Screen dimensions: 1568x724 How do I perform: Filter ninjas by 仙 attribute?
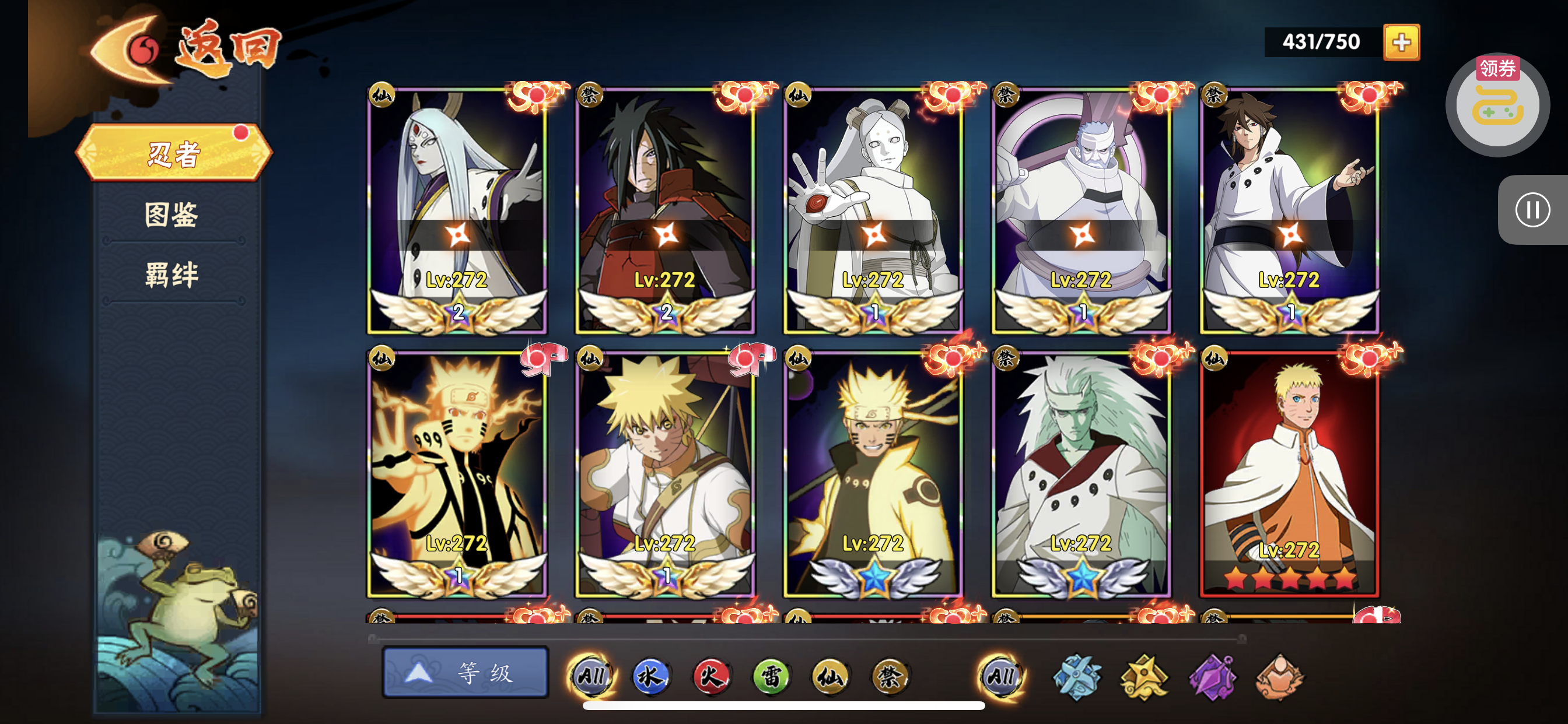point(829,676)
